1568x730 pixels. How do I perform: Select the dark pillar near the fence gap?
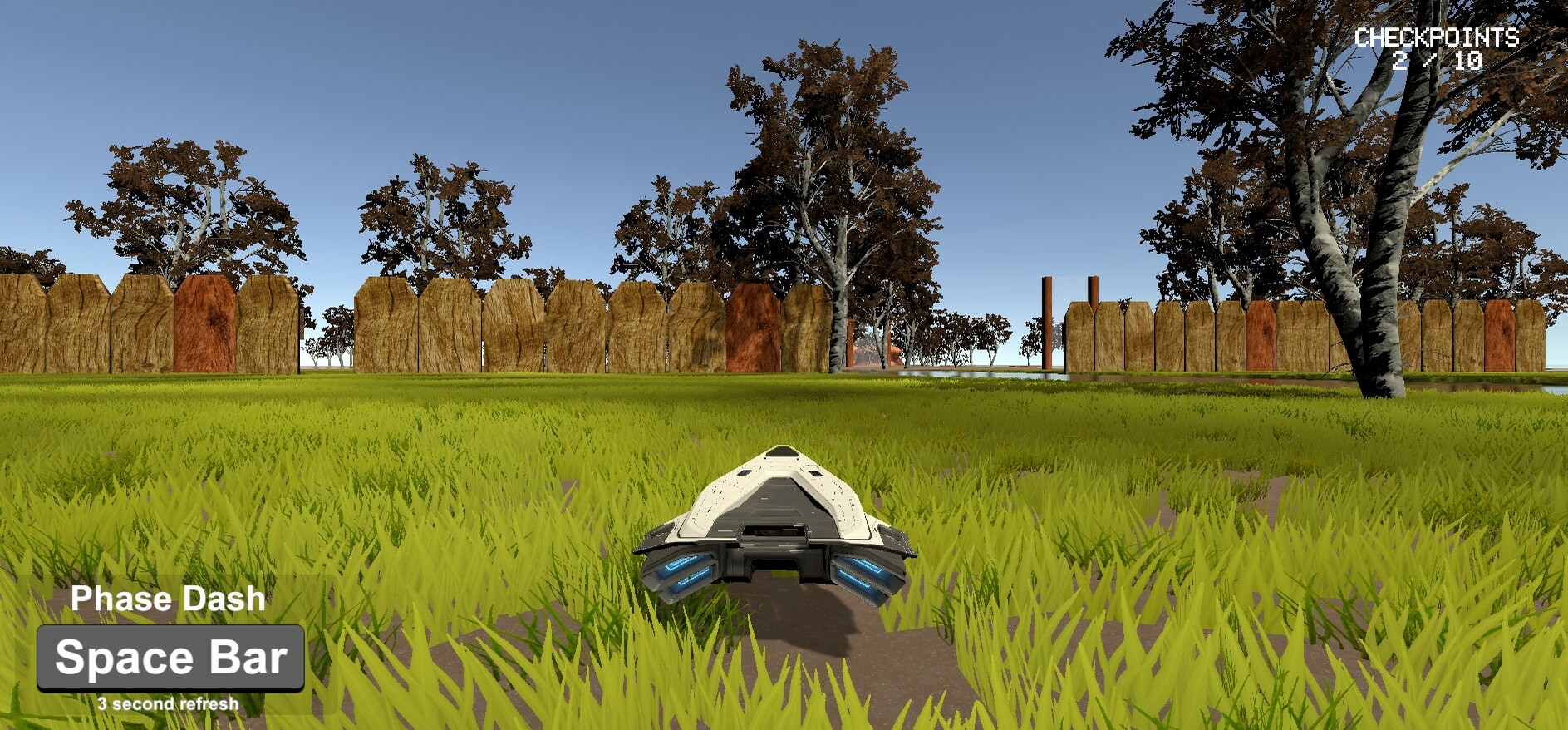1045,320
